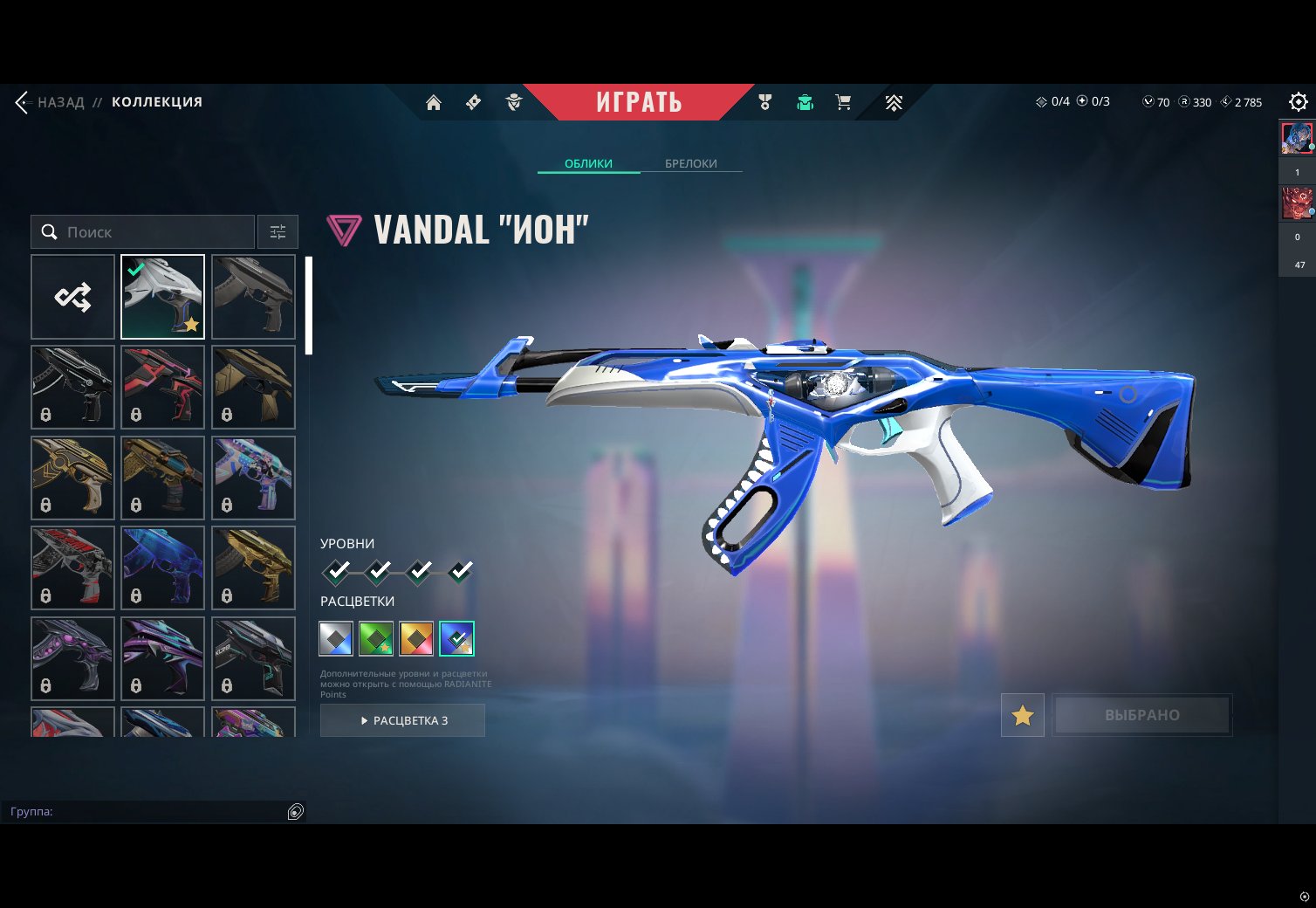
Task: Open the settings gear
Action: (1298, 102)
